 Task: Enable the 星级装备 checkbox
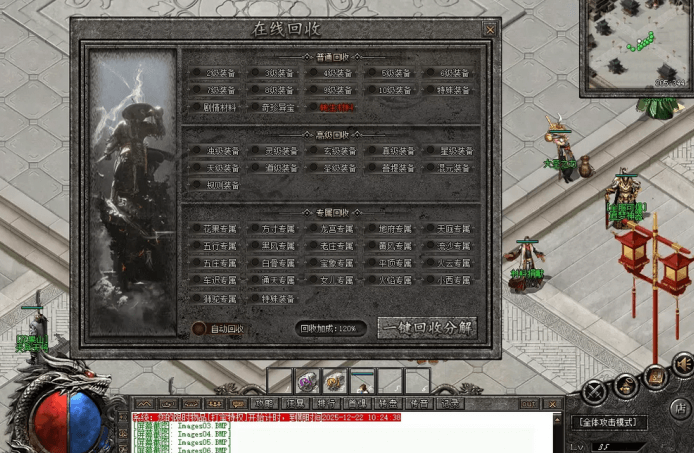click(431, 151)
